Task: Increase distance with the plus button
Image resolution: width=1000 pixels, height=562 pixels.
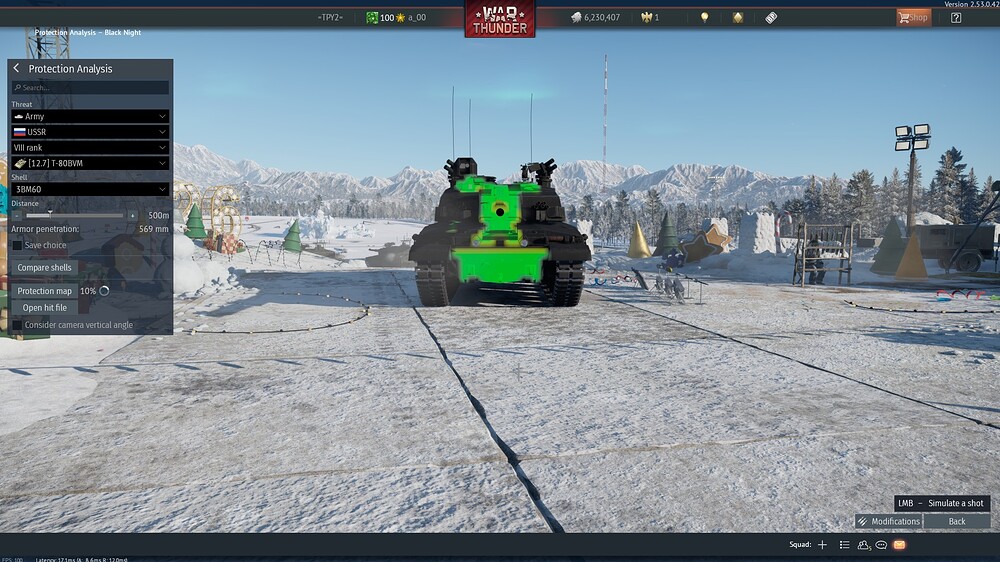Action: point(132,215)
